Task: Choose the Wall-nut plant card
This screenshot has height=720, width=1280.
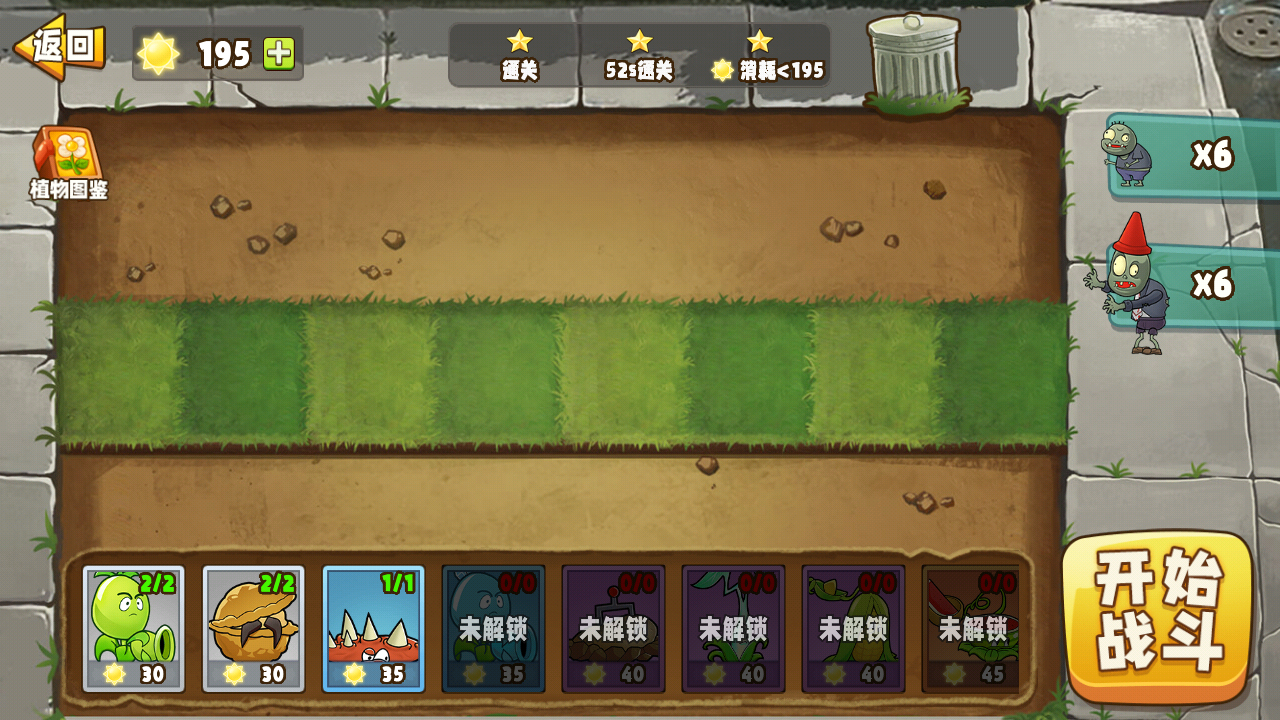Action: click(x=254, y=629)
